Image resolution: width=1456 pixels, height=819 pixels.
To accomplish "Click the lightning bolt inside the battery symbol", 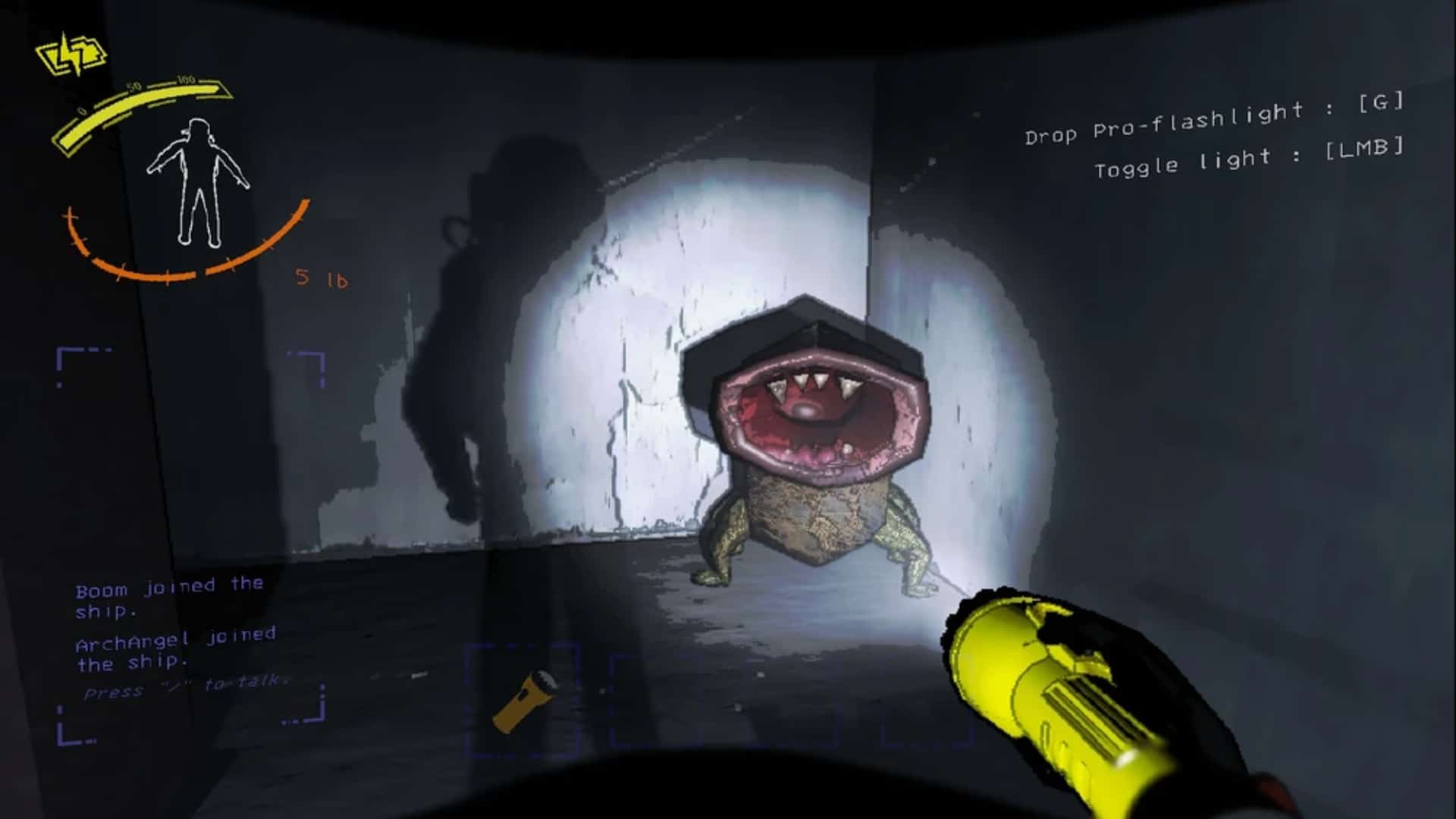I will 70,53.
